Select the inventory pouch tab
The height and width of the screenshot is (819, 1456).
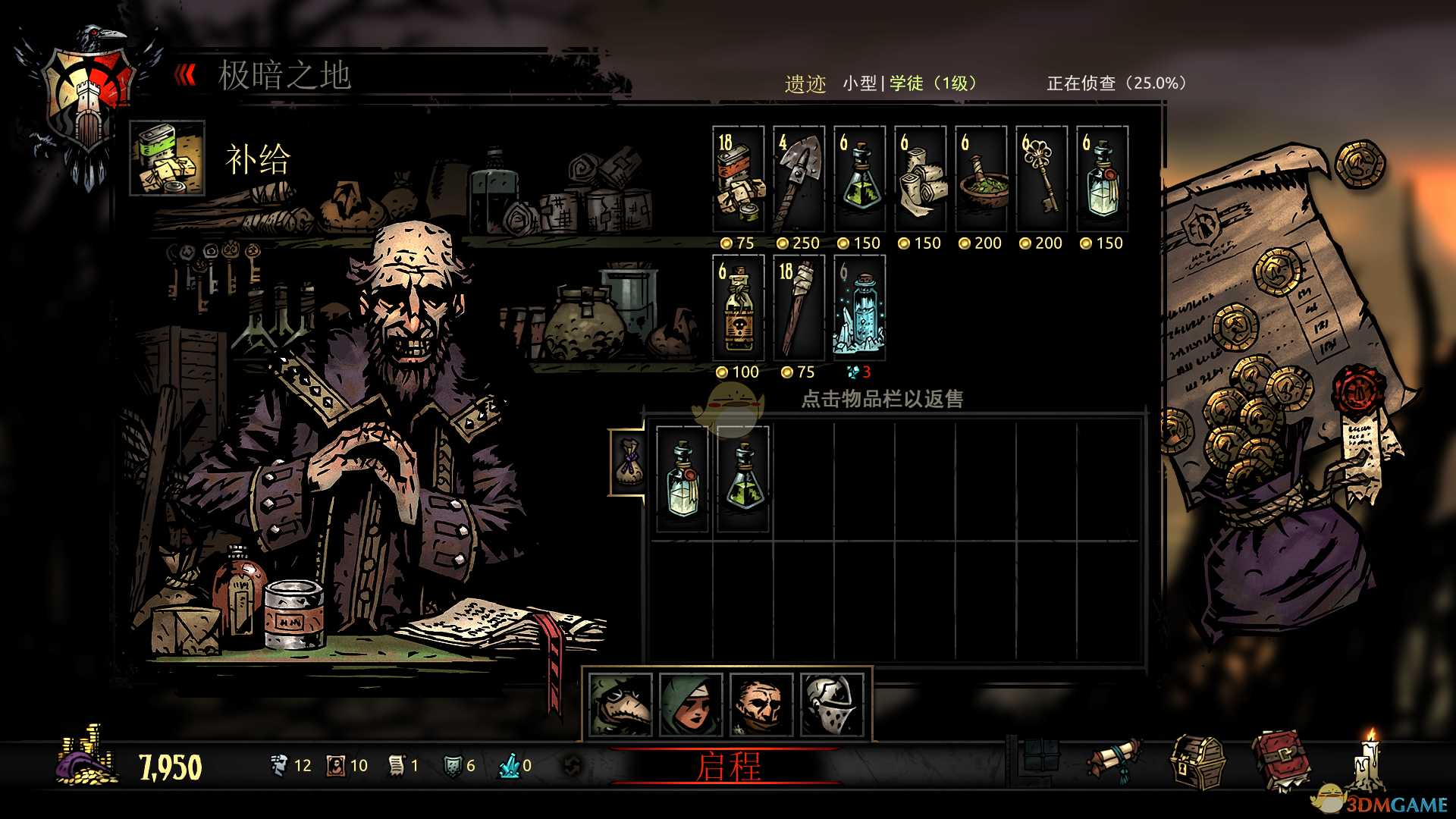pyautogui.click(x=628, y=462)
